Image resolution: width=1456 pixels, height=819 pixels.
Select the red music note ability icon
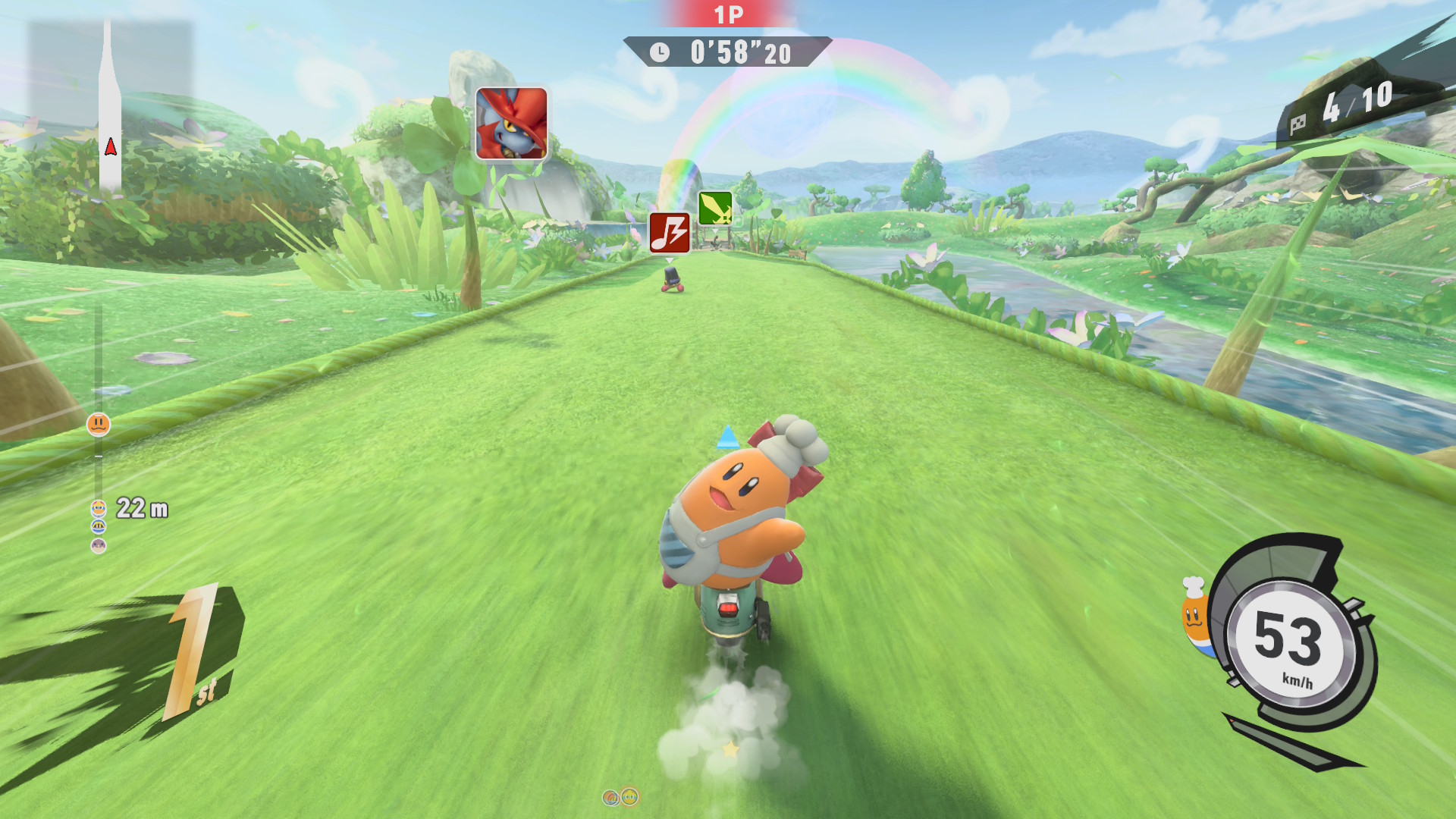(670, 232)
